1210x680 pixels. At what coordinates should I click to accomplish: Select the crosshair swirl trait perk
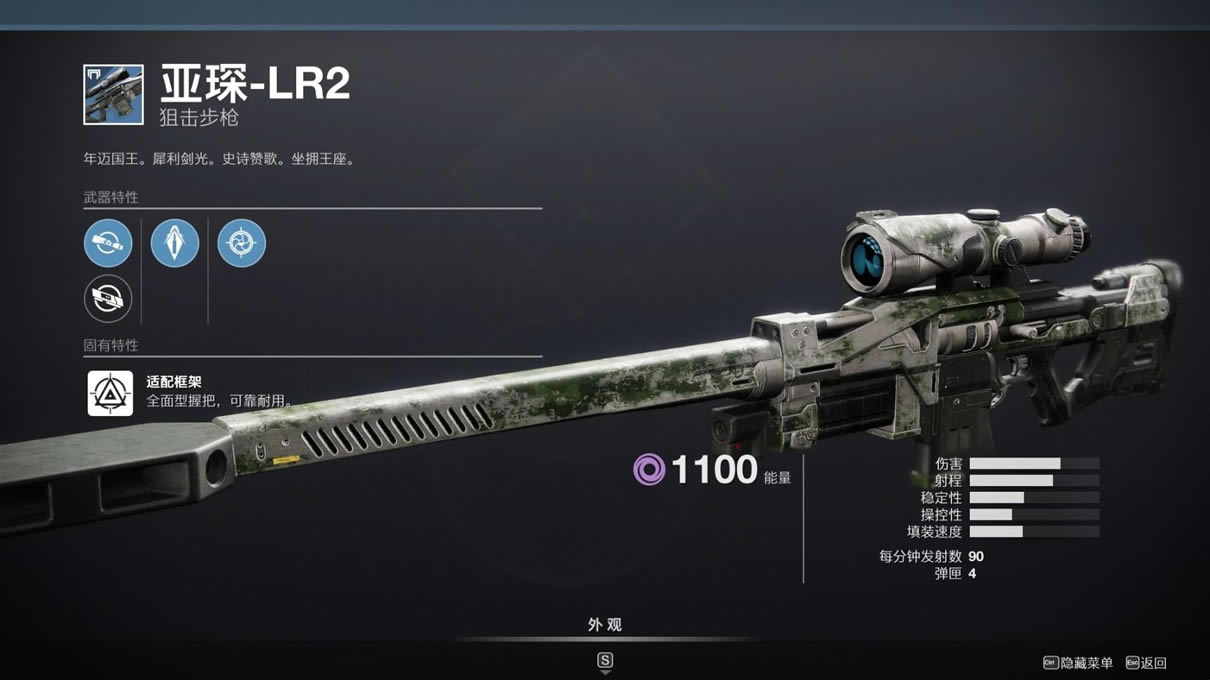(241, 243)
